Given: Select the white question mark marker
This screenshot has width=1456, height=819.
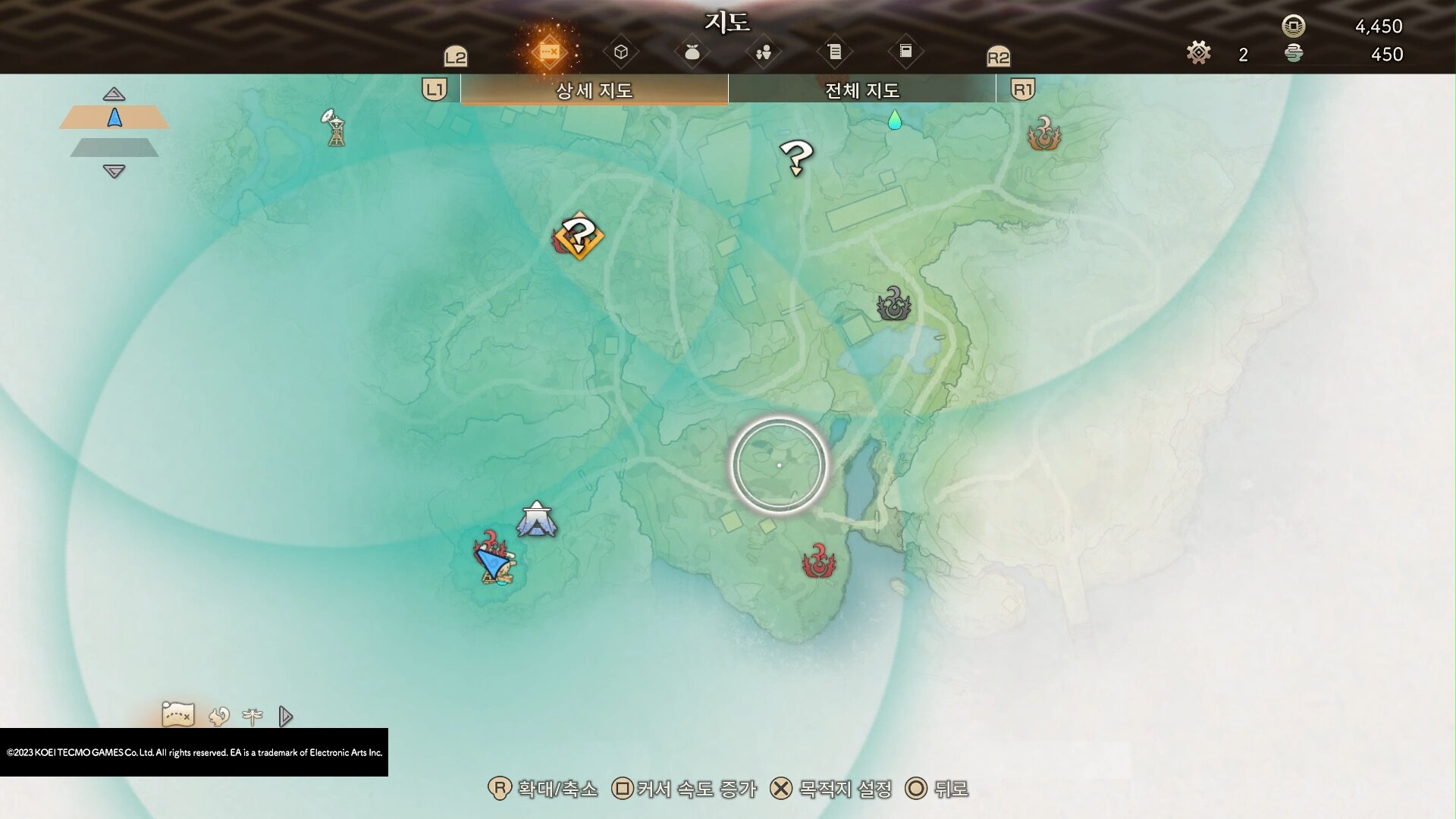Looking at the screenshot, I should [x=796, y=158].
